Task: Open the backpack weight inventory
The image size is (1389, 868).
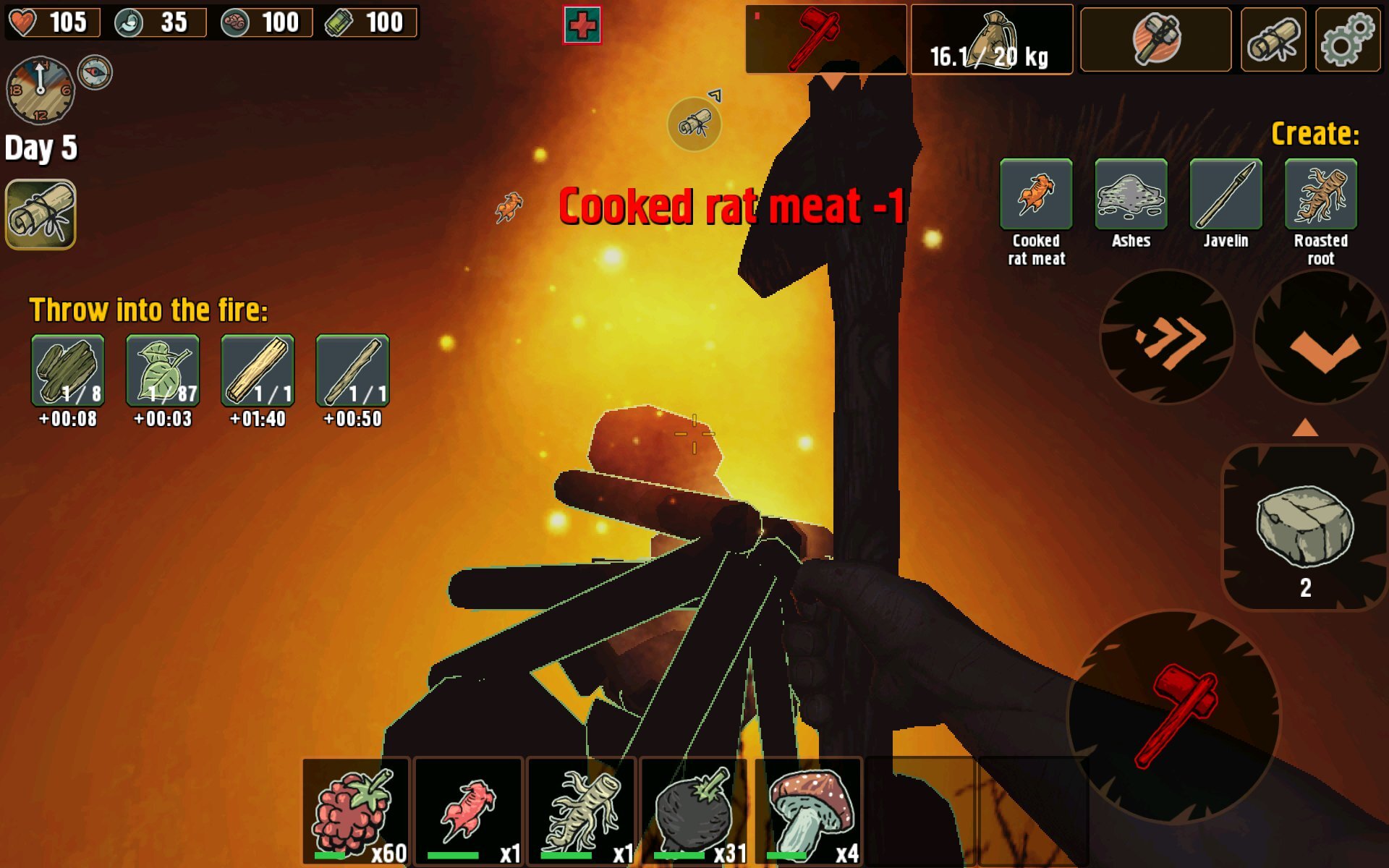Action: pyautogui.click(x=991, y=41)
